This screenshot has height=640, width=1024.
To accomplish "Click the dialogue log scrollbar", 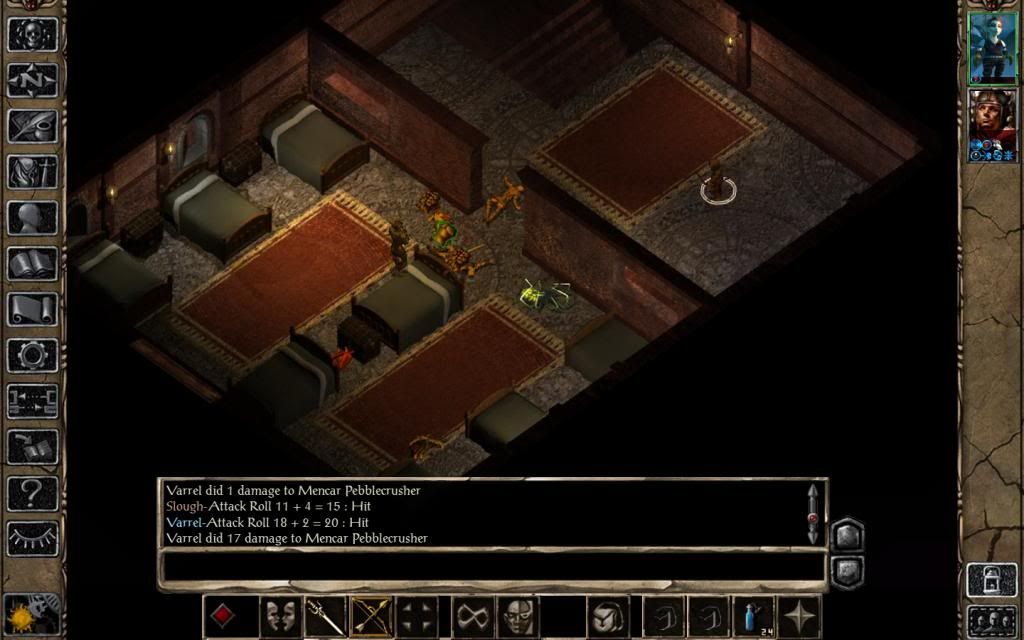I will (x=813, y=513).
